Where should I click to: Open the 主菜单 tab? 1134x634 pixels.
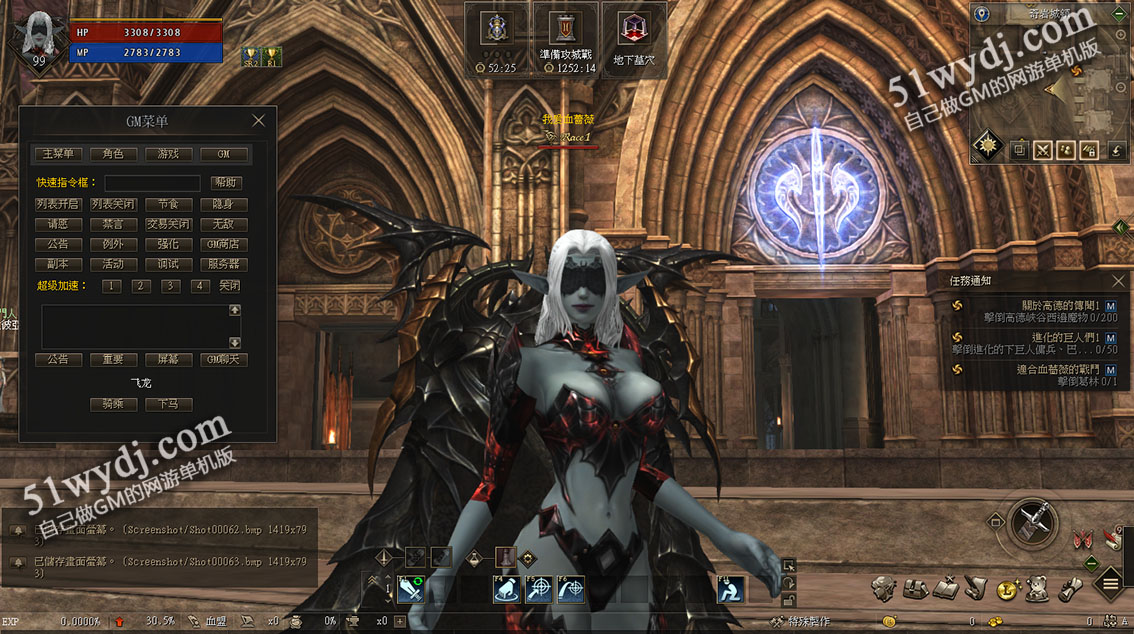click(x=58, y=154)
